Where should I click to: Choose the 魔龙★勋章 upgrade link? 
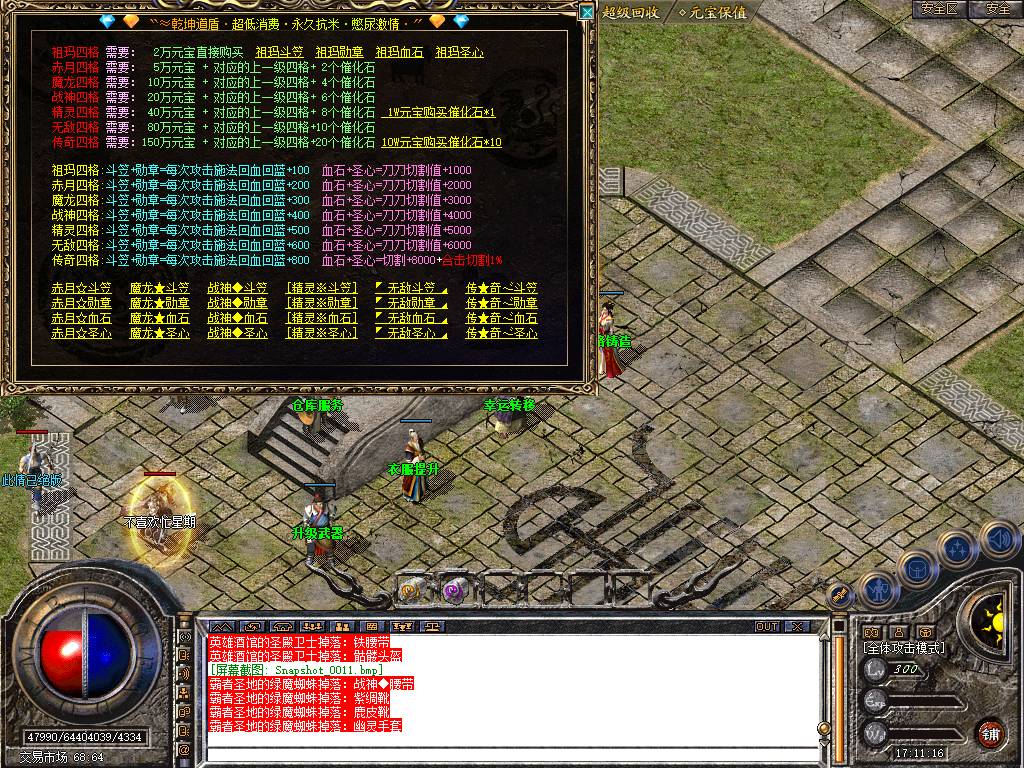tap(159, 304)
